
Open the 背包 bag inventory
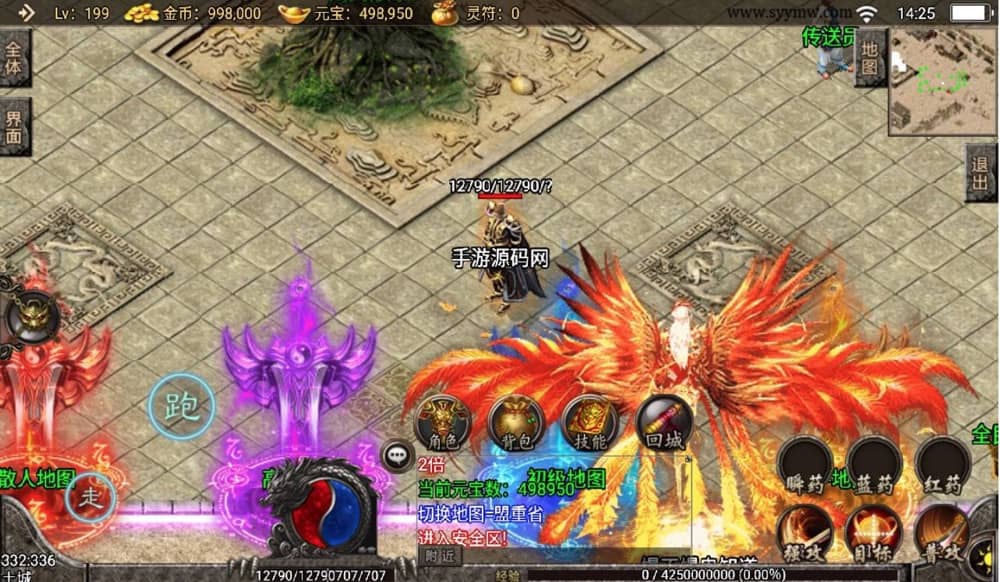[x=516, y=424]
